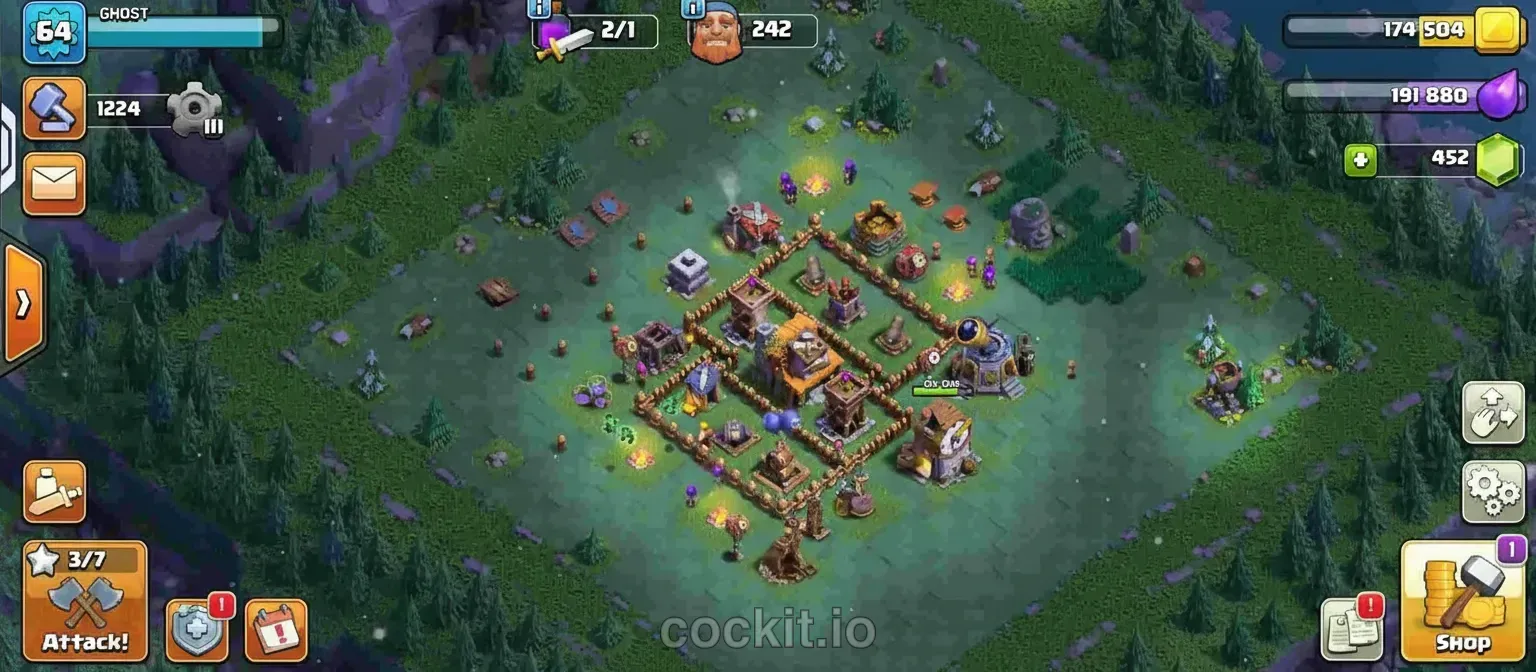
Task: Open the envelope mail inbox
Action: pos(54,184)
